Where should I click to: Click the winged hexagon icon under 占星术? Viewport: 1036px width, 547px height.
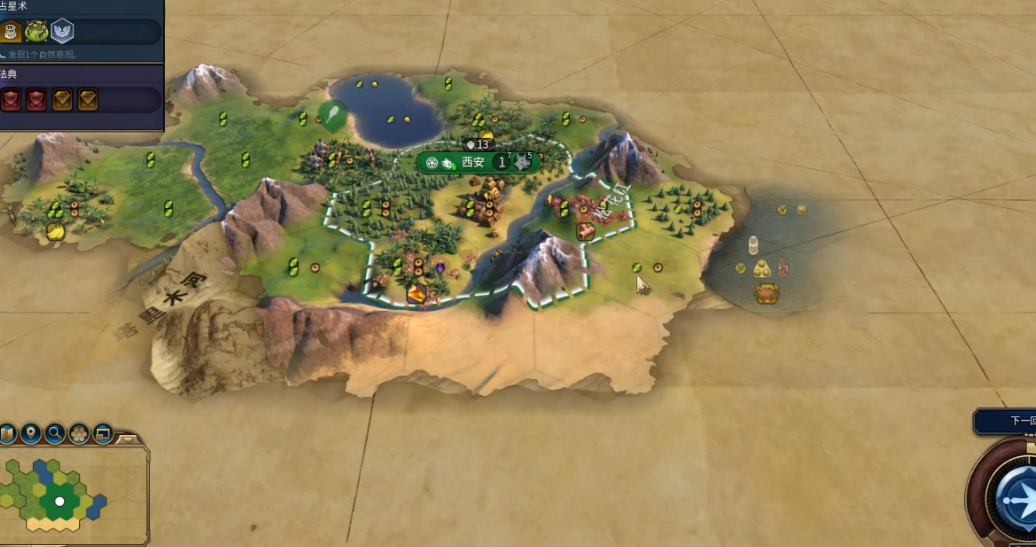pyautogui.click(x=62, y=32)
